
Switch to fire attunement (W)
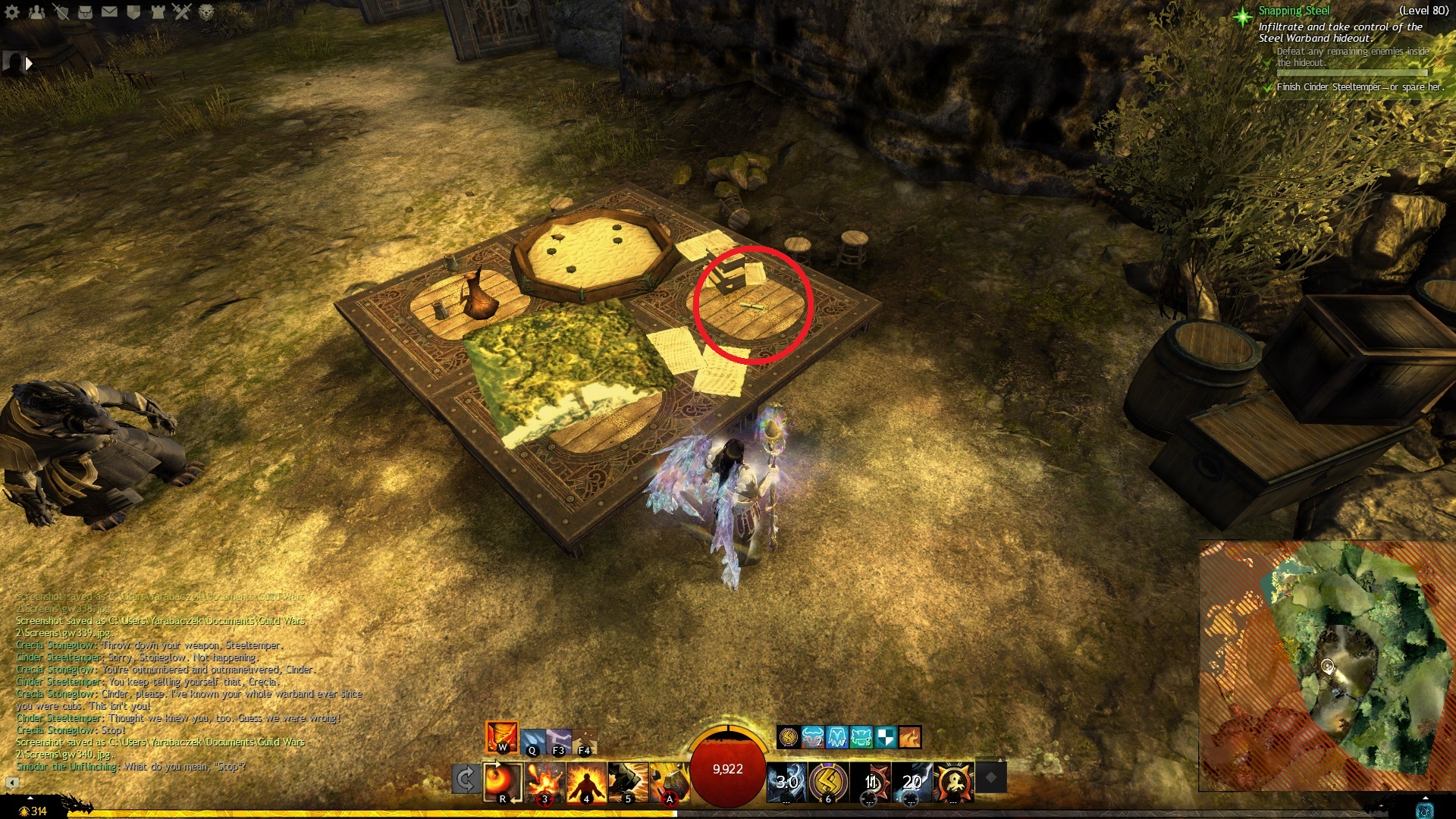502,736
